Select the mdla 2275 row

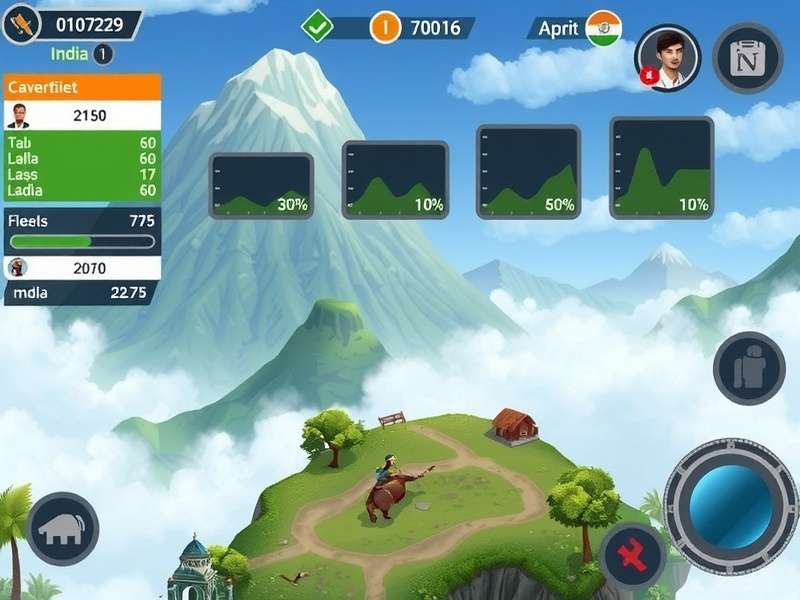tap(82, 293)
